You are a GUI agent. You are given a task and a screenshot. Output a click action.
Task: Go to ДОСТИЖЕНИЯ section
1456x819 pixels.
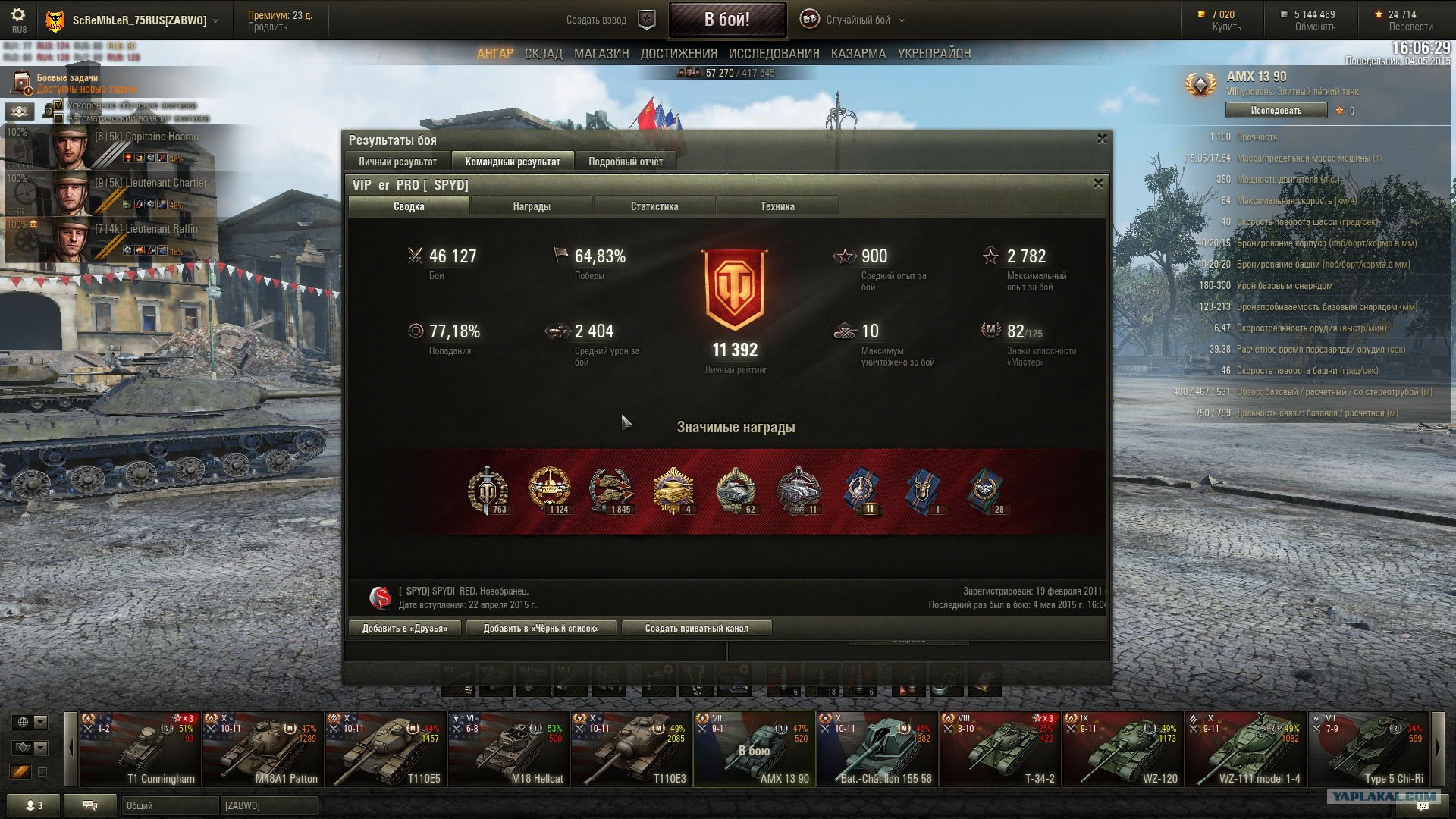[x=679, y=54]
